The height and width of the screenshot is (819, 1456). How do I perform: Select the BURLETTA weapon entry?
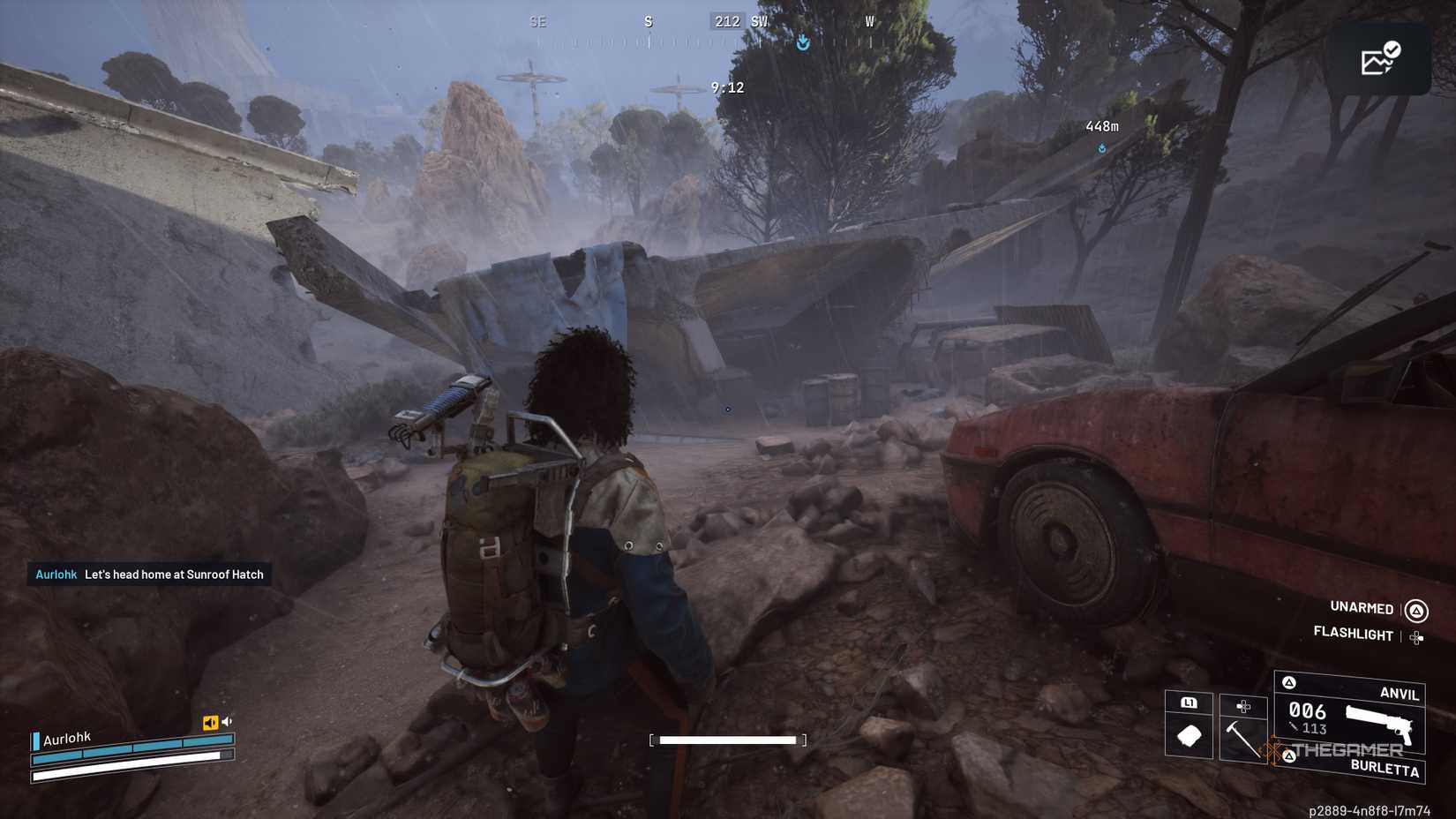click(1385, 769)
